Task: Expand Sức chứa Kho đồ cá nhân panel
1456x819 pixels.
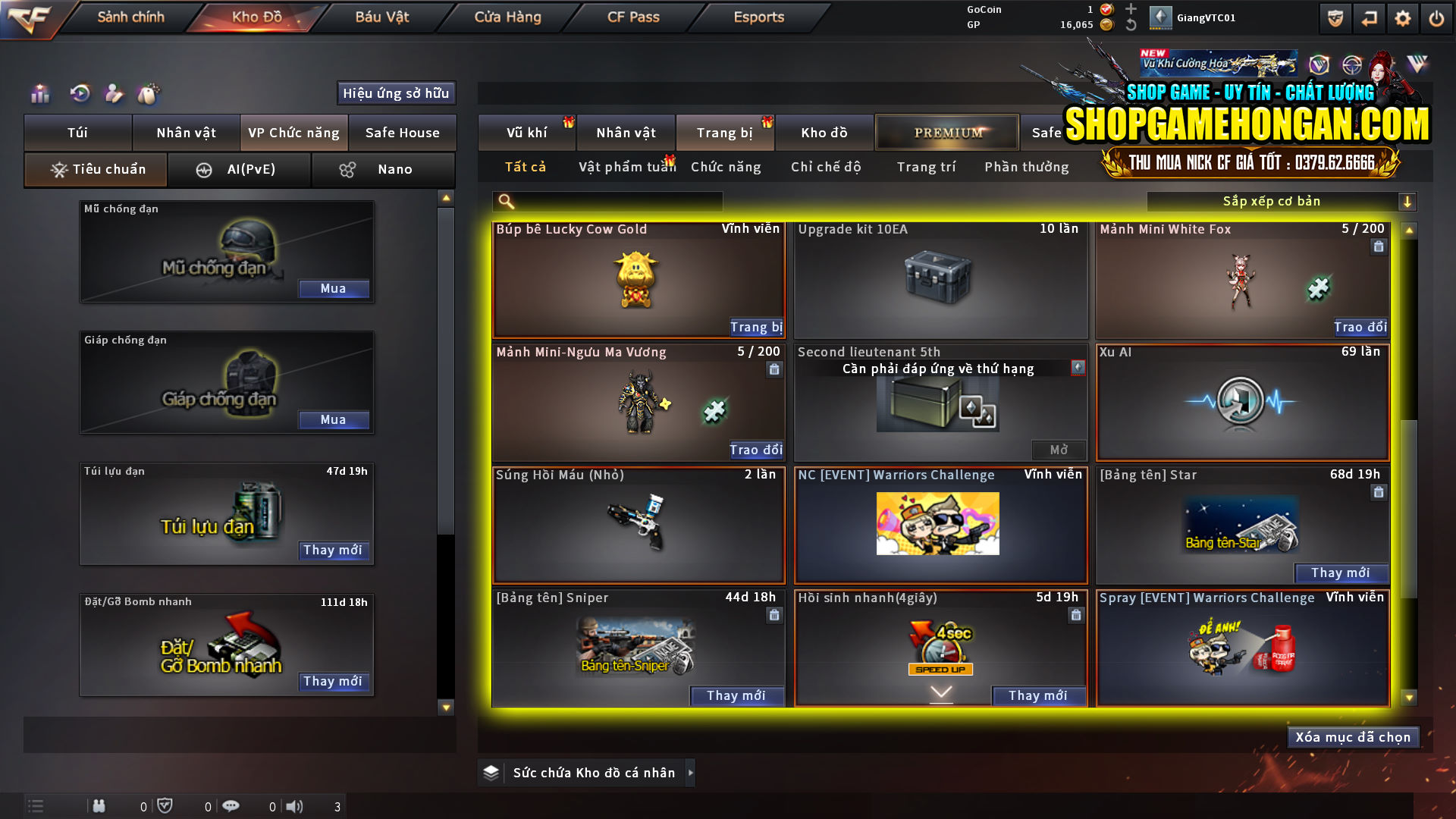Action: point(691,773)
